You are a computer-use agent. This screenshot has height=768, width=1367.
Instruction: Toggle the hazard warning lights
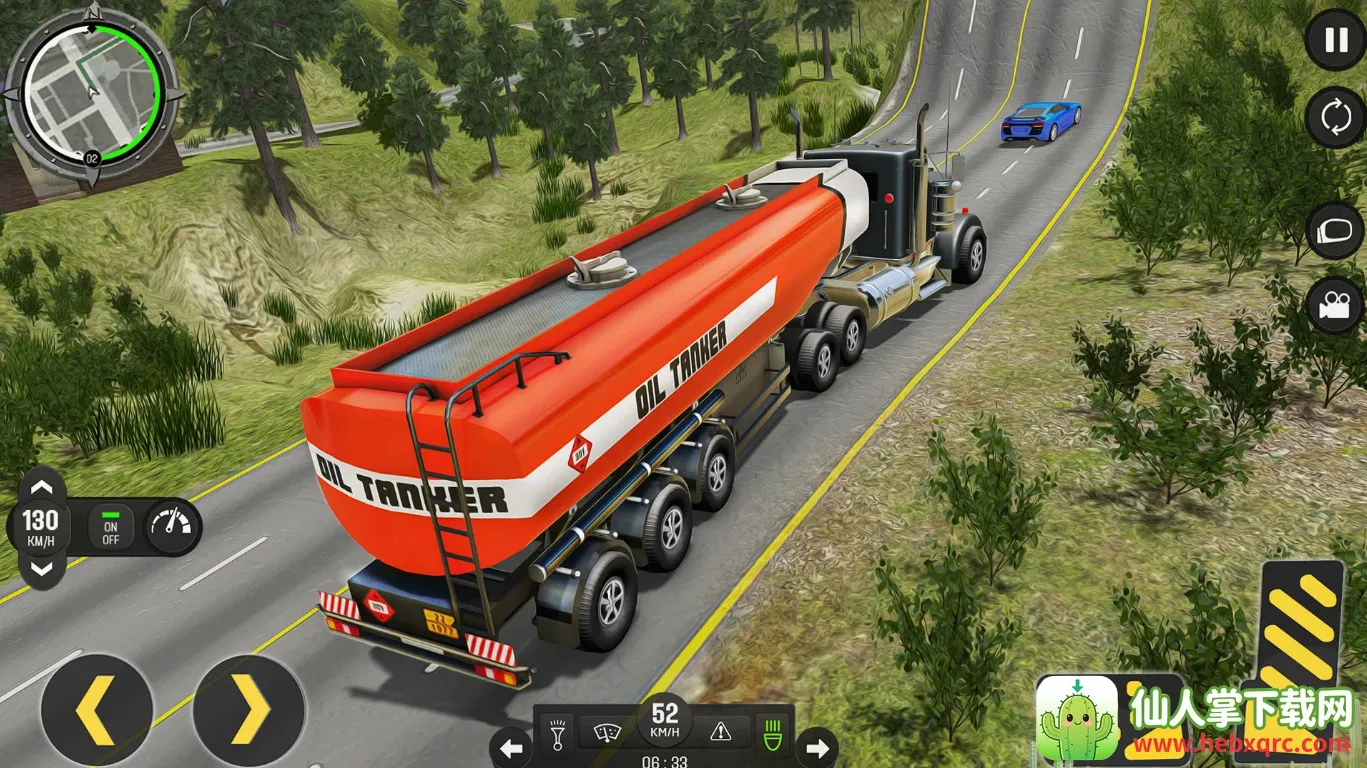720,733
